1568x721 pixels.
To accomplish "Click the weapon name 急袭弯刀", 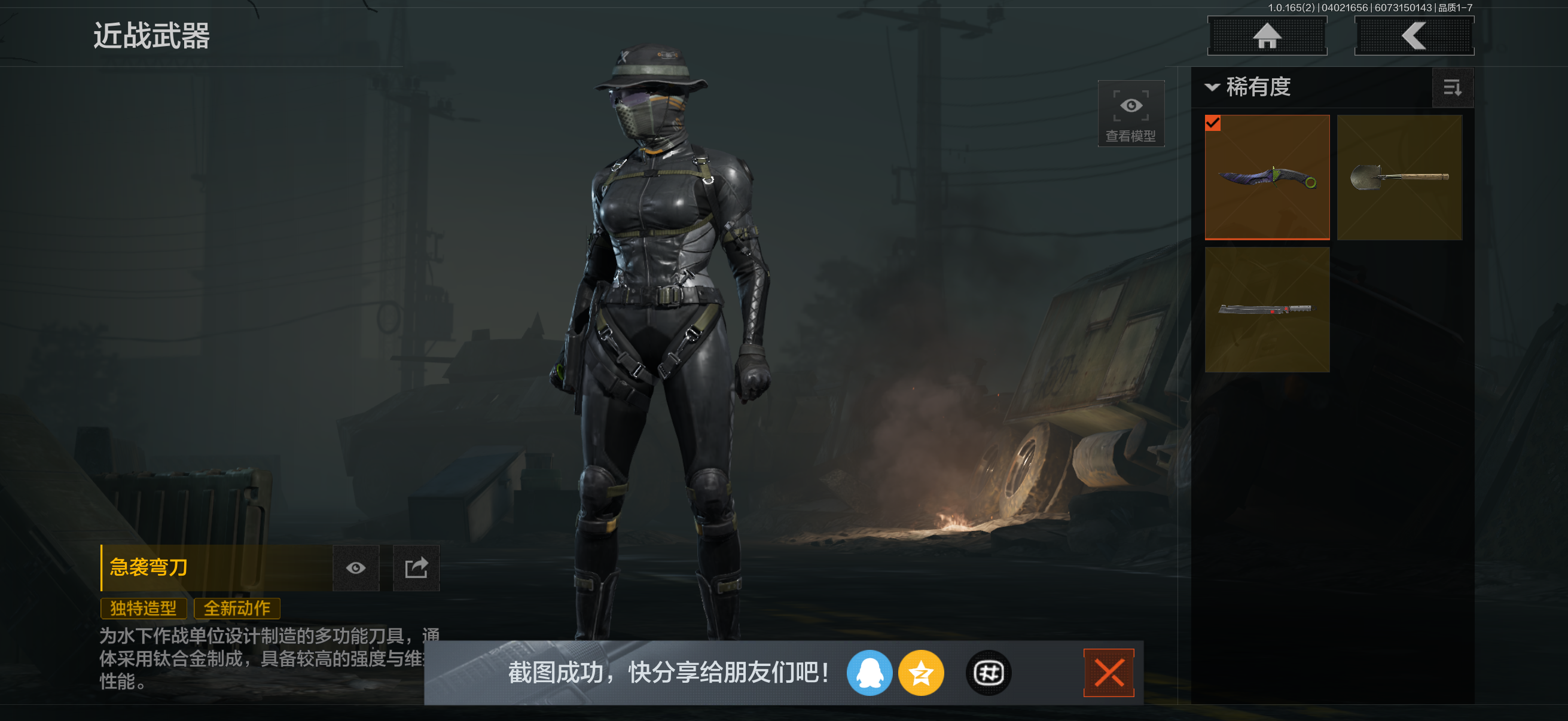I will coord(148,568).
